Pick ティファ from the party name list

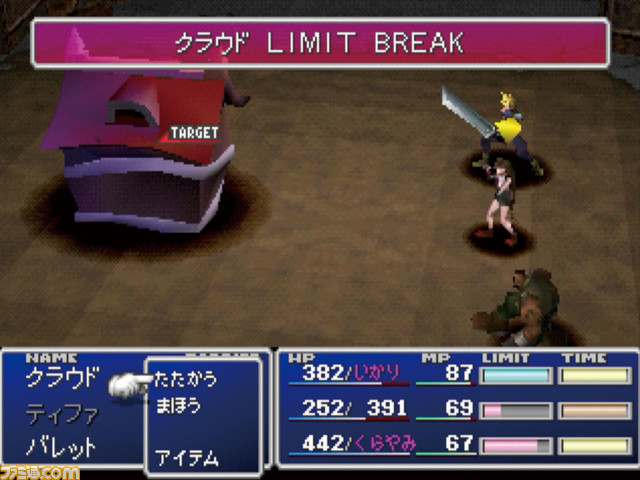(x=63, y=412)
